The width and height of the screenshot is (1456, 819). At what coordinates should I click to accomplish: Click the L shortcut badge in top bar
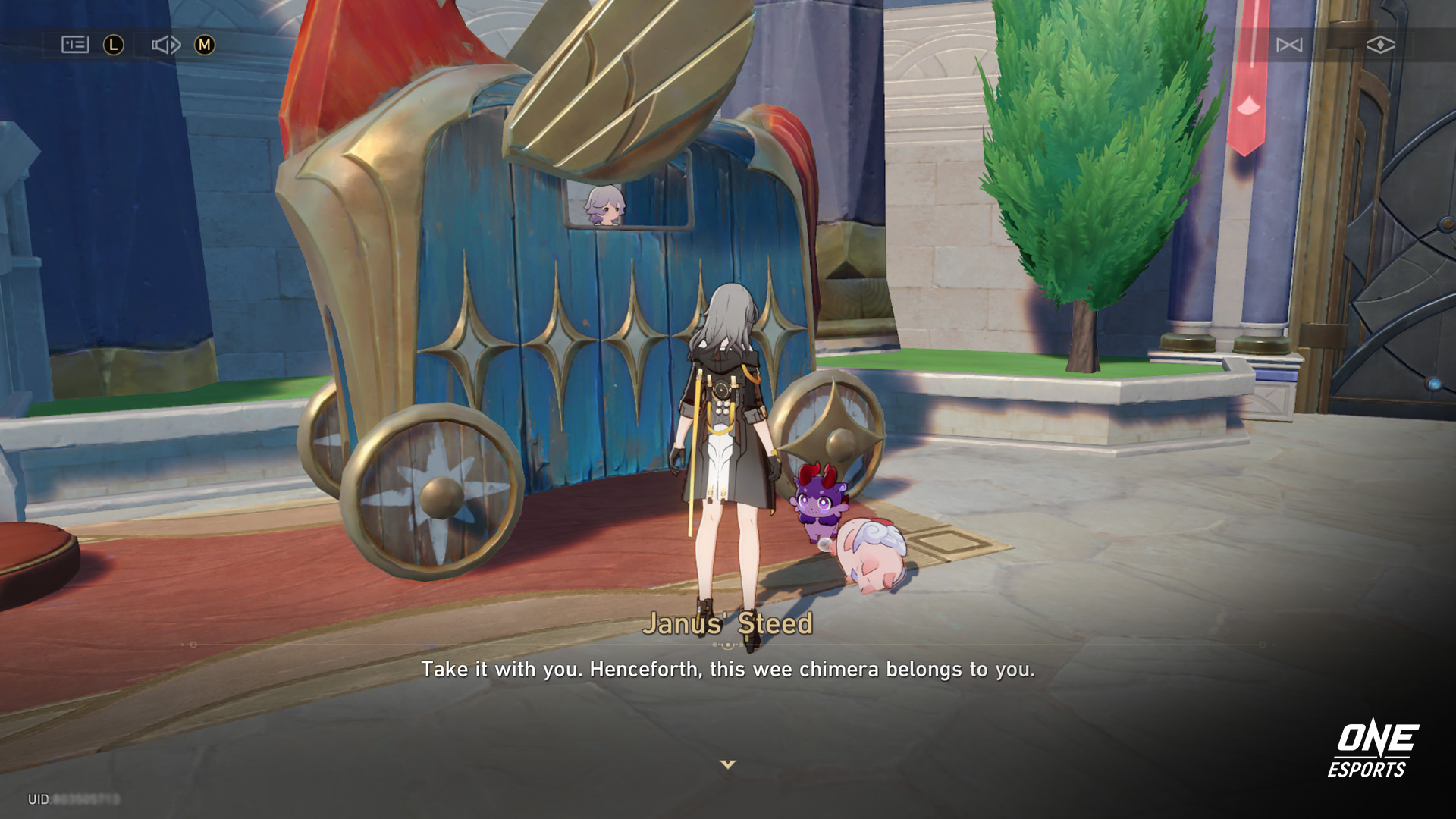[114, 45]
